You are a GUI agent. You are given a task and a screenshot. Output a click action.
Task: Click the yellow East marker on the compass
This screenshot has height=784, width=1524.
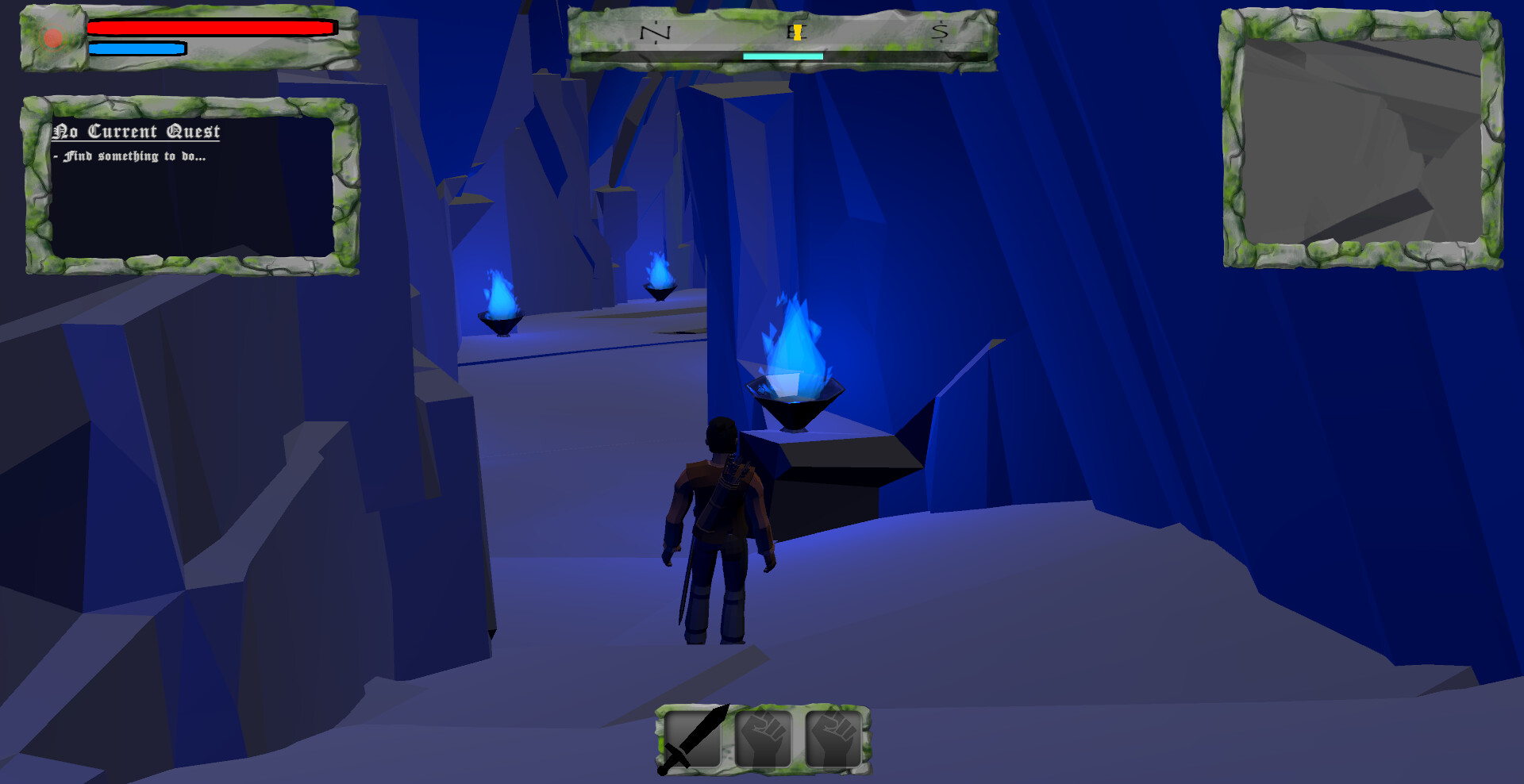(x=795, y=32)
